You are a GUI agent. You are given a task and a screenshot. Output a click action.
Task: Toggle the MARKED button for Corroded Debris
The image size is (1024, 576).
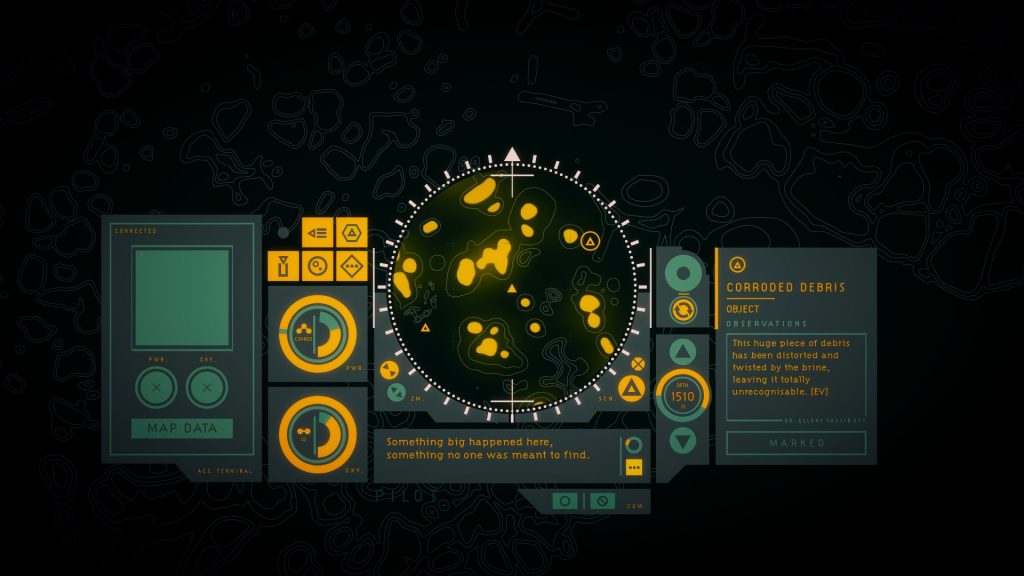pyautogui.click(x=796, y=443)
